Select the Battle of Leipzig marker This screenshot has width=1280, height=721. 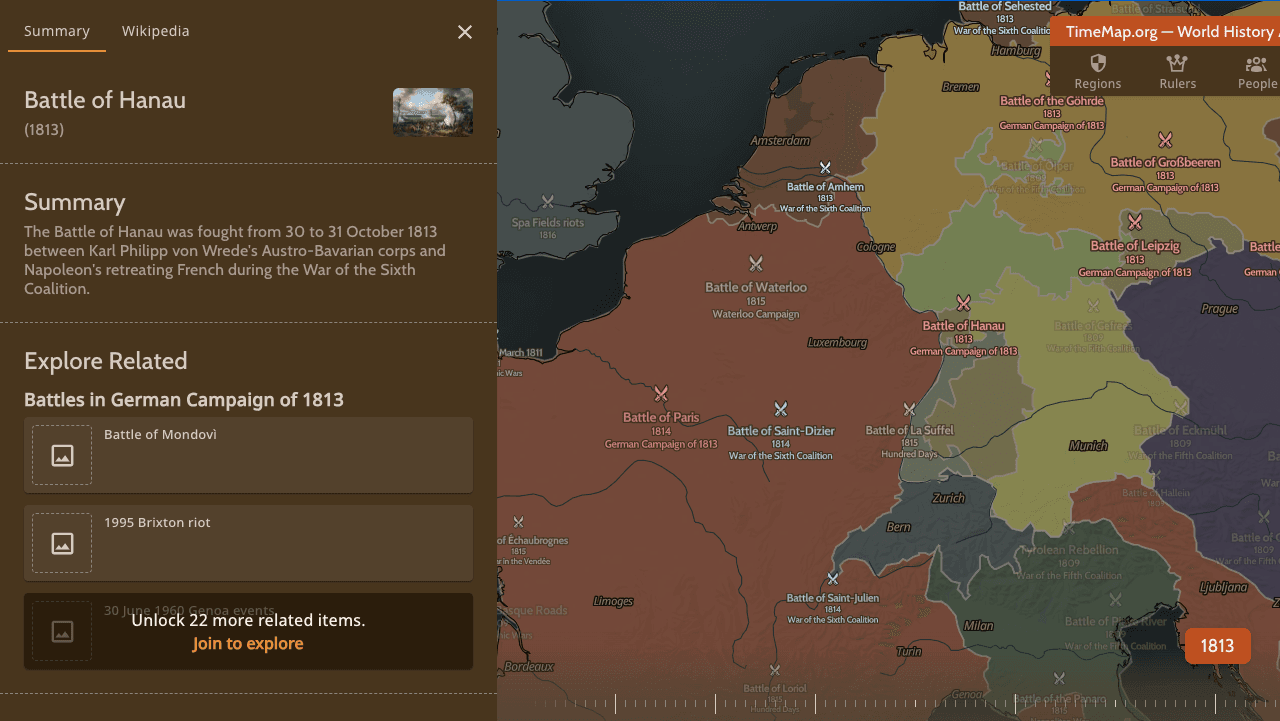1135,222
